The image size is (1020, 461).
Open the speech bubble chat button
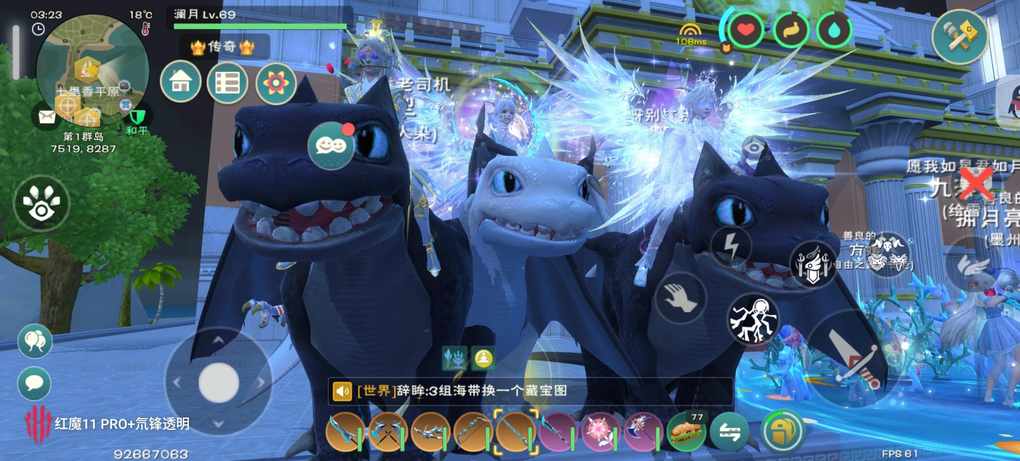(x=35, y=382)
